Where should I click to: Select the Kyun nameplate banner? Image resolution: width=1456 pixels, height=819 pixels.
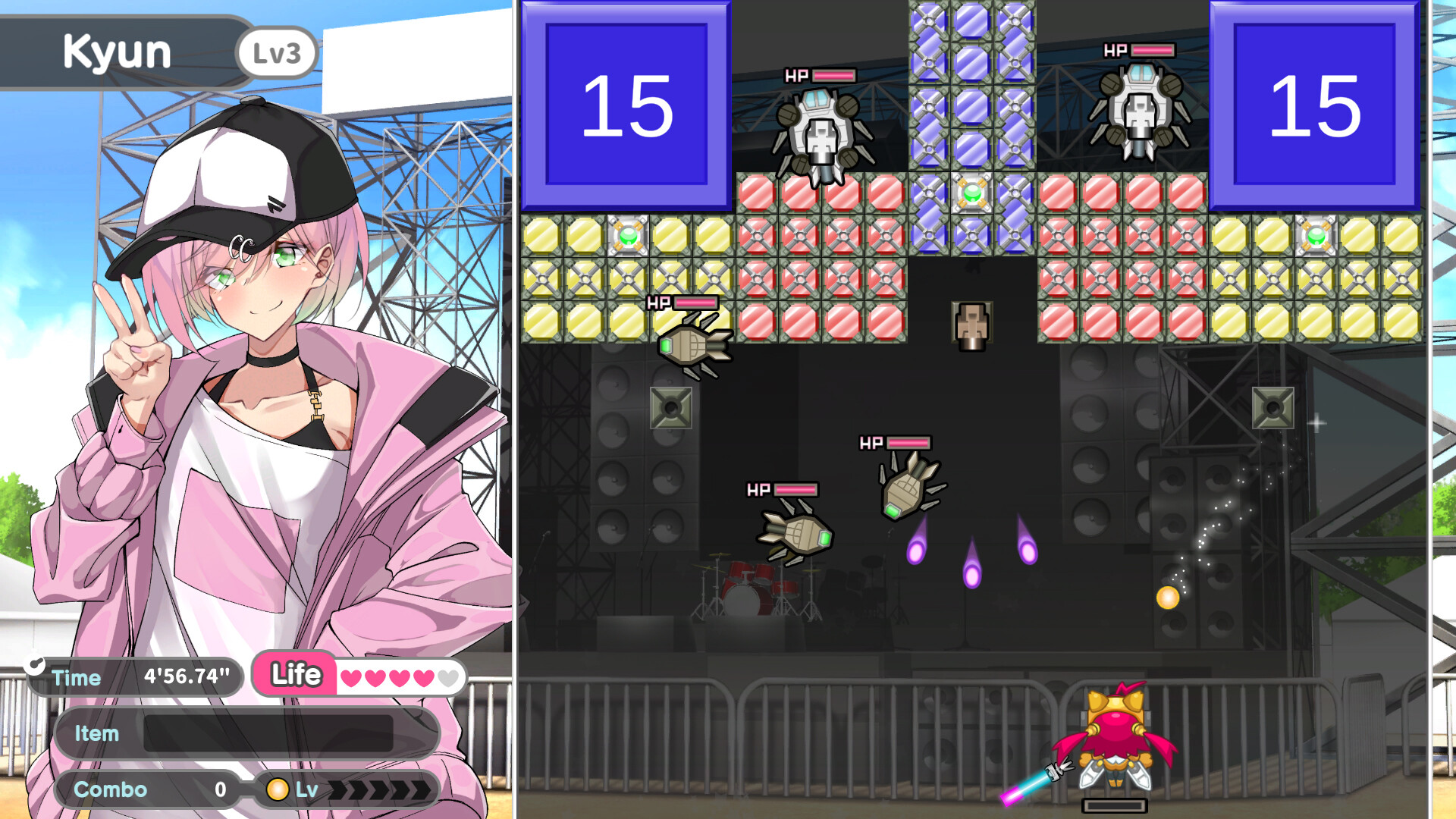pyautogui.click(x=118, y=51)
